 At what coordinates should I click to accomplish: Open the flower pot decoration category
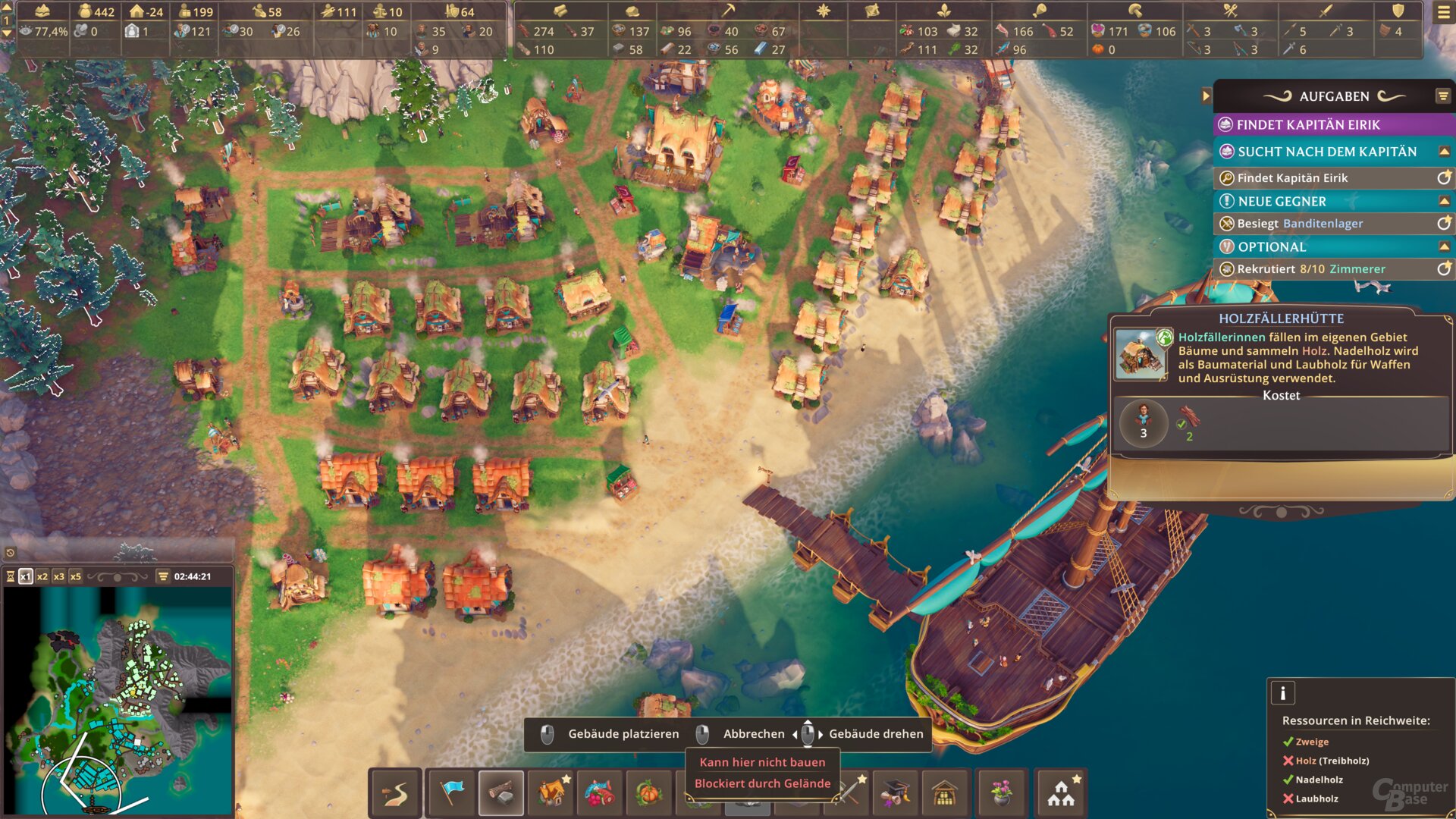click(1001, 793)
